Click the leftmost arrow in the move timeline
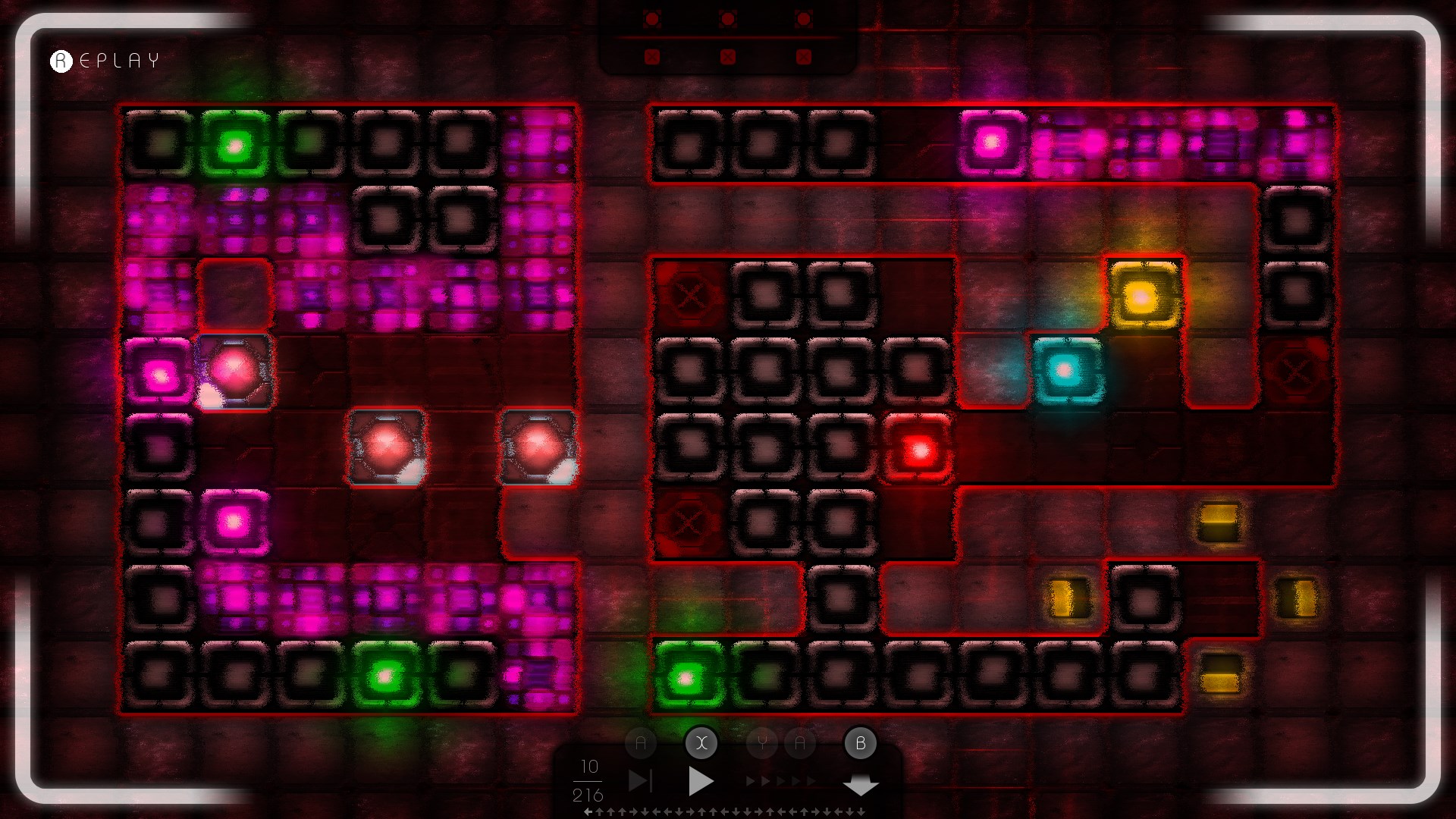 (x=589, y=811)
